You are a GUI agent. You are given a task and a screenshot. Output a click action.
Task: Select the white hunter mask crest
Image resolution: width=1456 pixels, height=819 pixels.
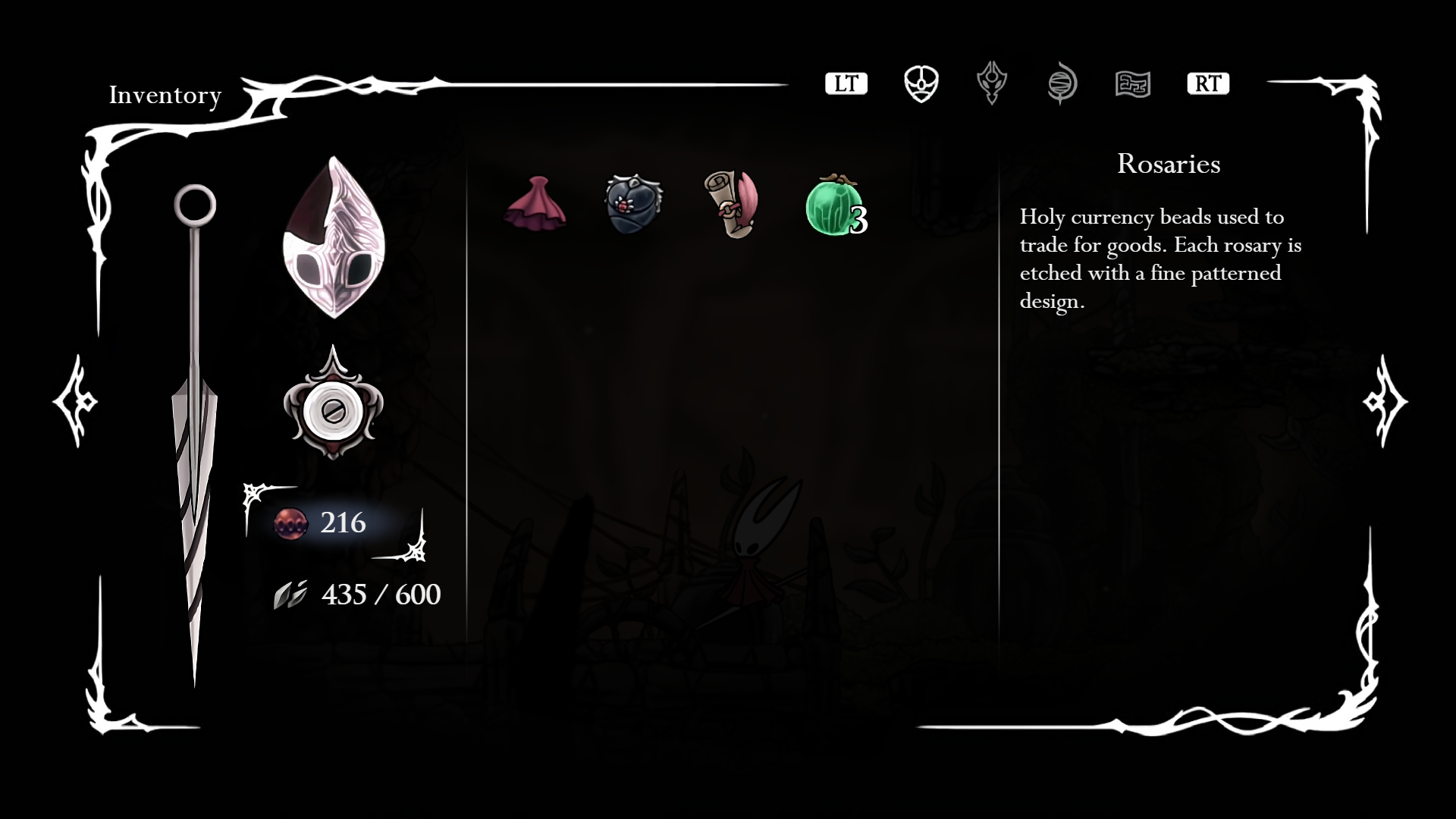334,237
